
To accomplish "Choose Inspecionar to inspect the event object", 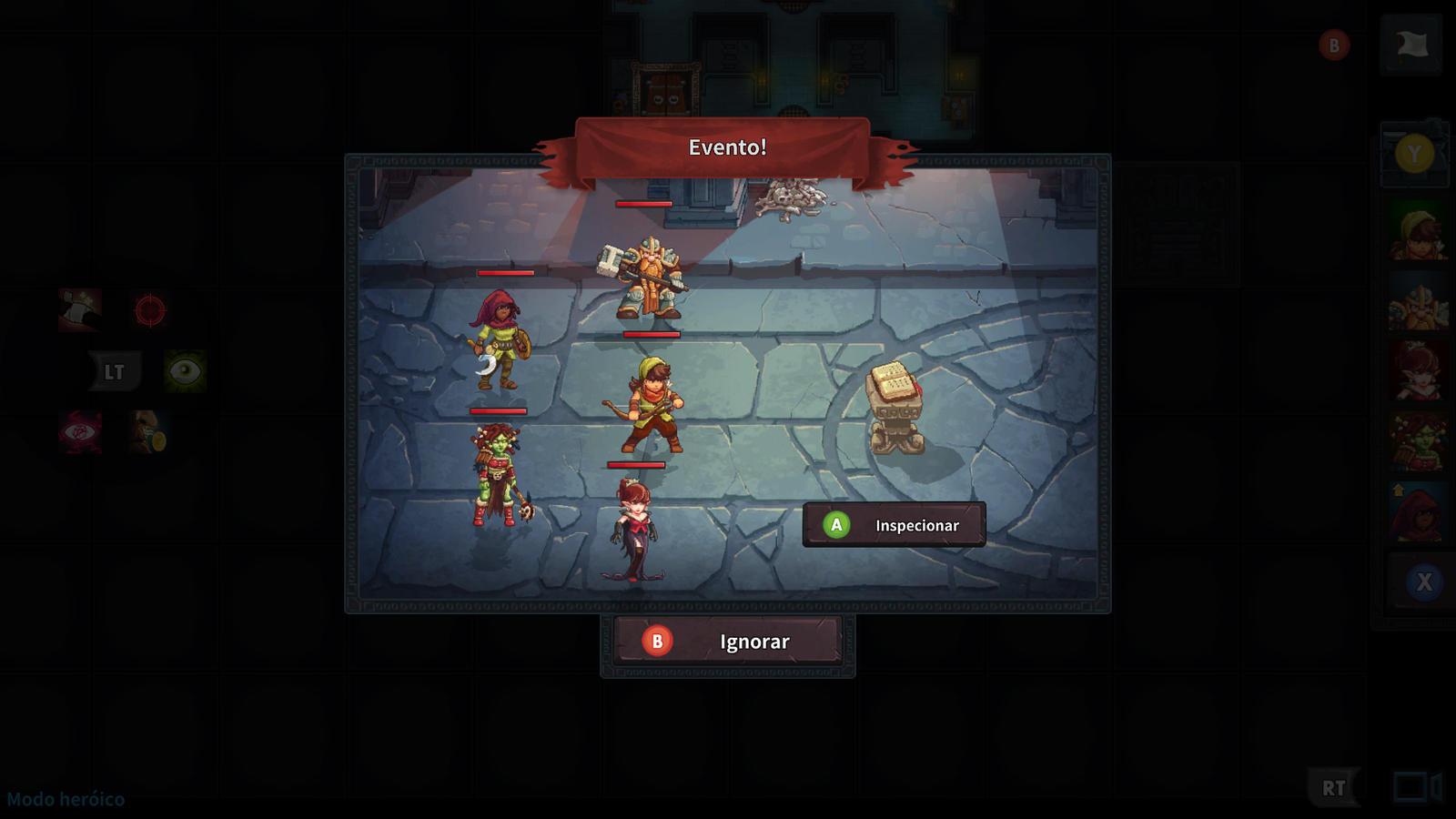I will coord(894,525).
